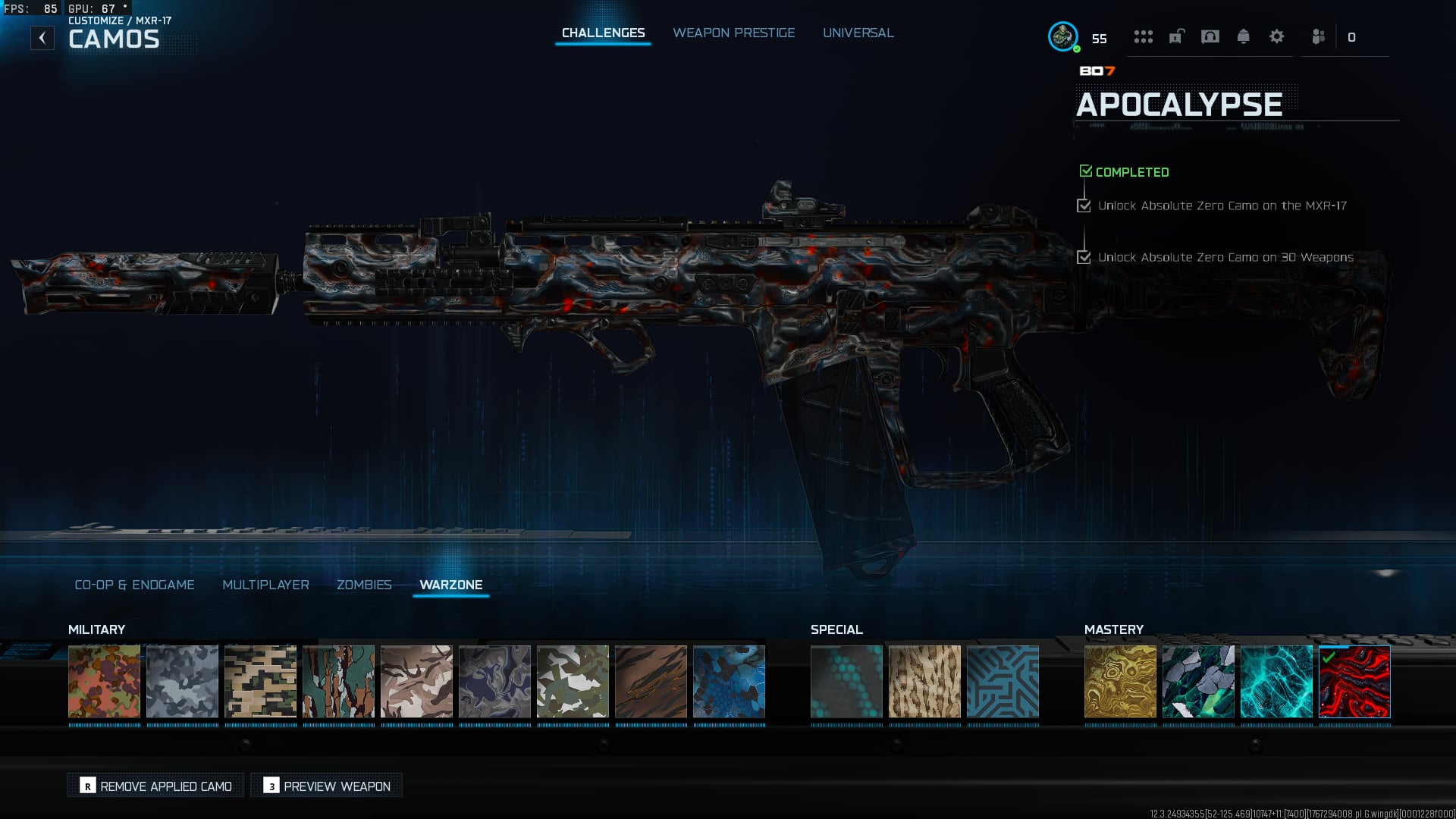Open the grid menu icon
The width and height of the screenshot is (1456, 819).
(x=1143, y=36)
